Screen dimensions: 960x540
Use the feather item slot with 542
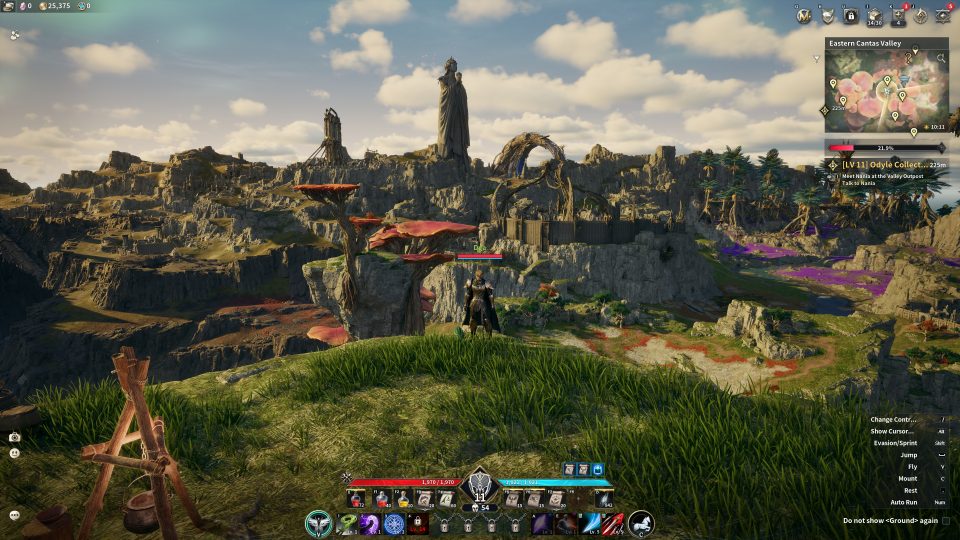(604, 497)
